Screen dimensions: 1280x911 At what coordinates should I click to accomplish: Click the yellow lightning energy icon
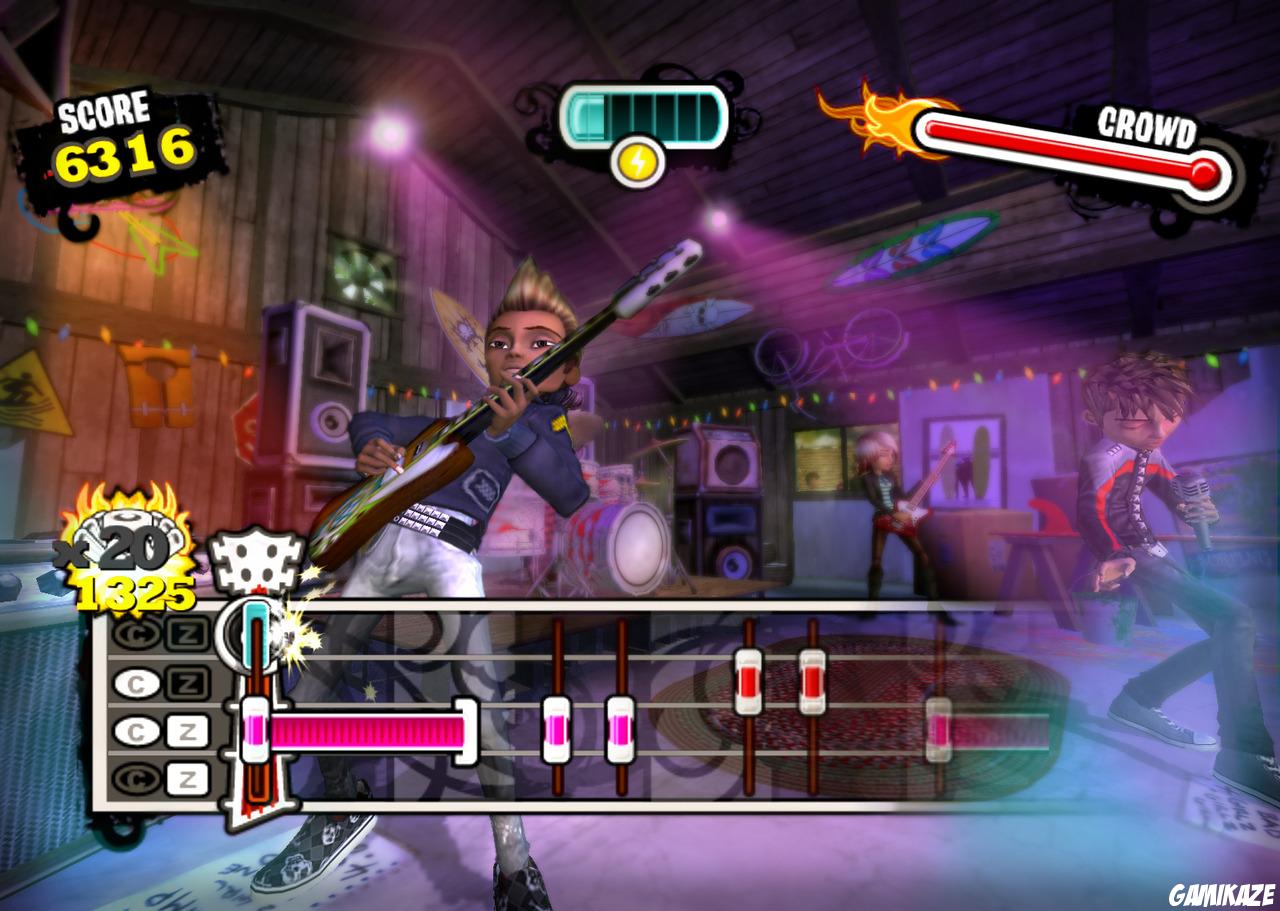point(640,160)
